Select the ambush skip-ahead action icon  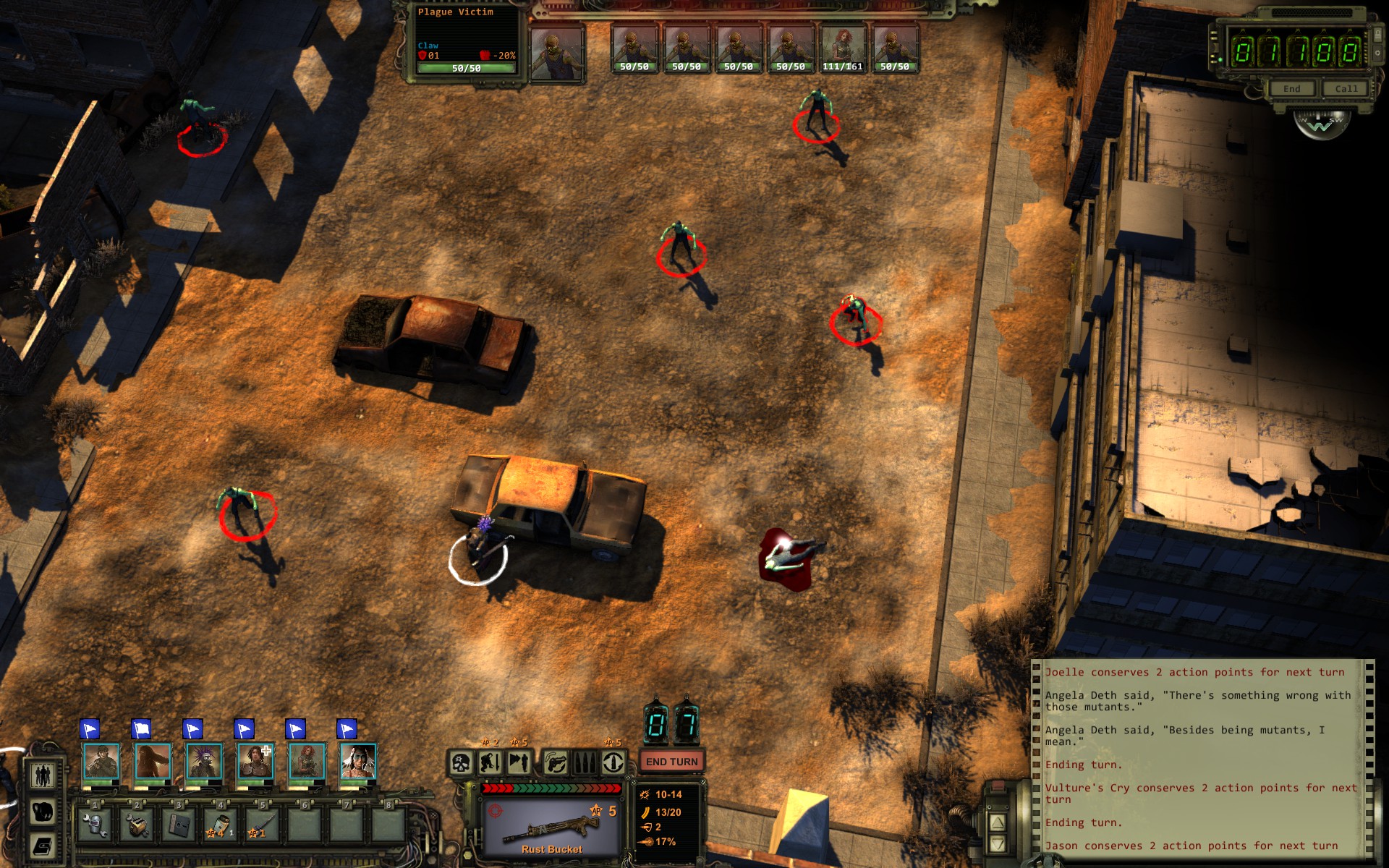click(519, 762)
